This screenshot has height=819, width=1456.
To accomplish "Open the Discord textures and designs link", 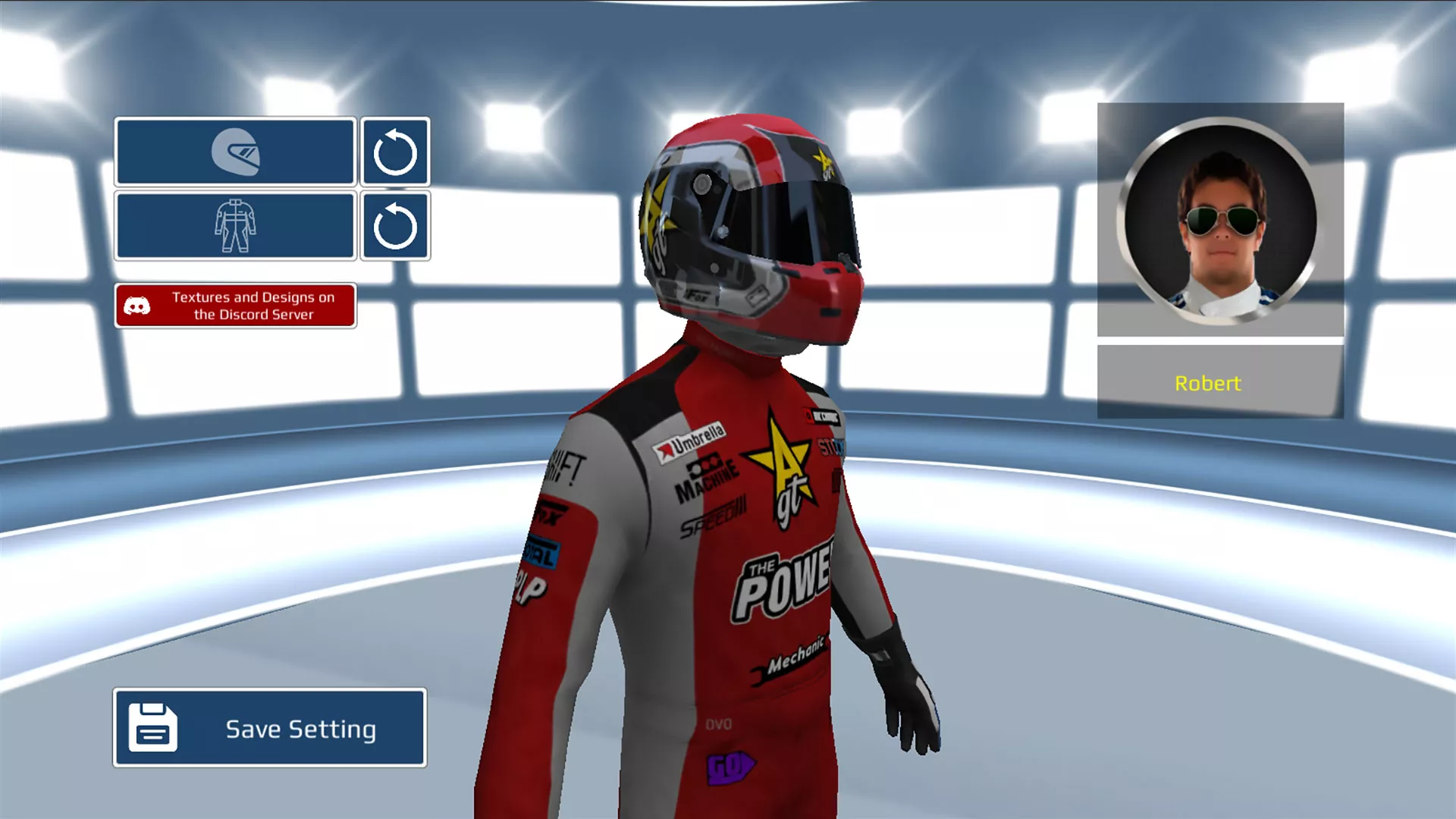I will pos(235,306).
